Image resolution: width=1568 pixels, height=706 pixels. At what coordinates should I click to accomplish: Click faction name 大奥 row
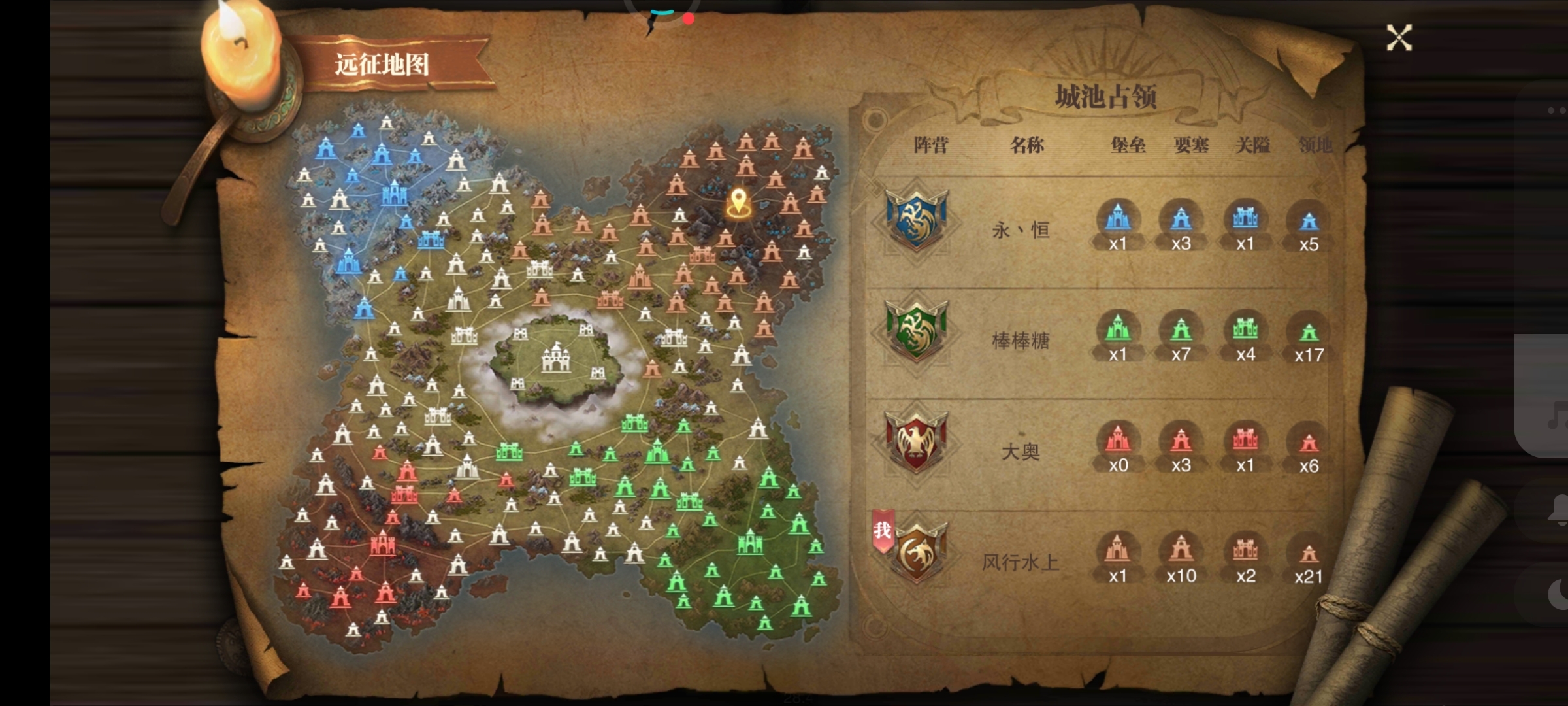click(1021, 451)
